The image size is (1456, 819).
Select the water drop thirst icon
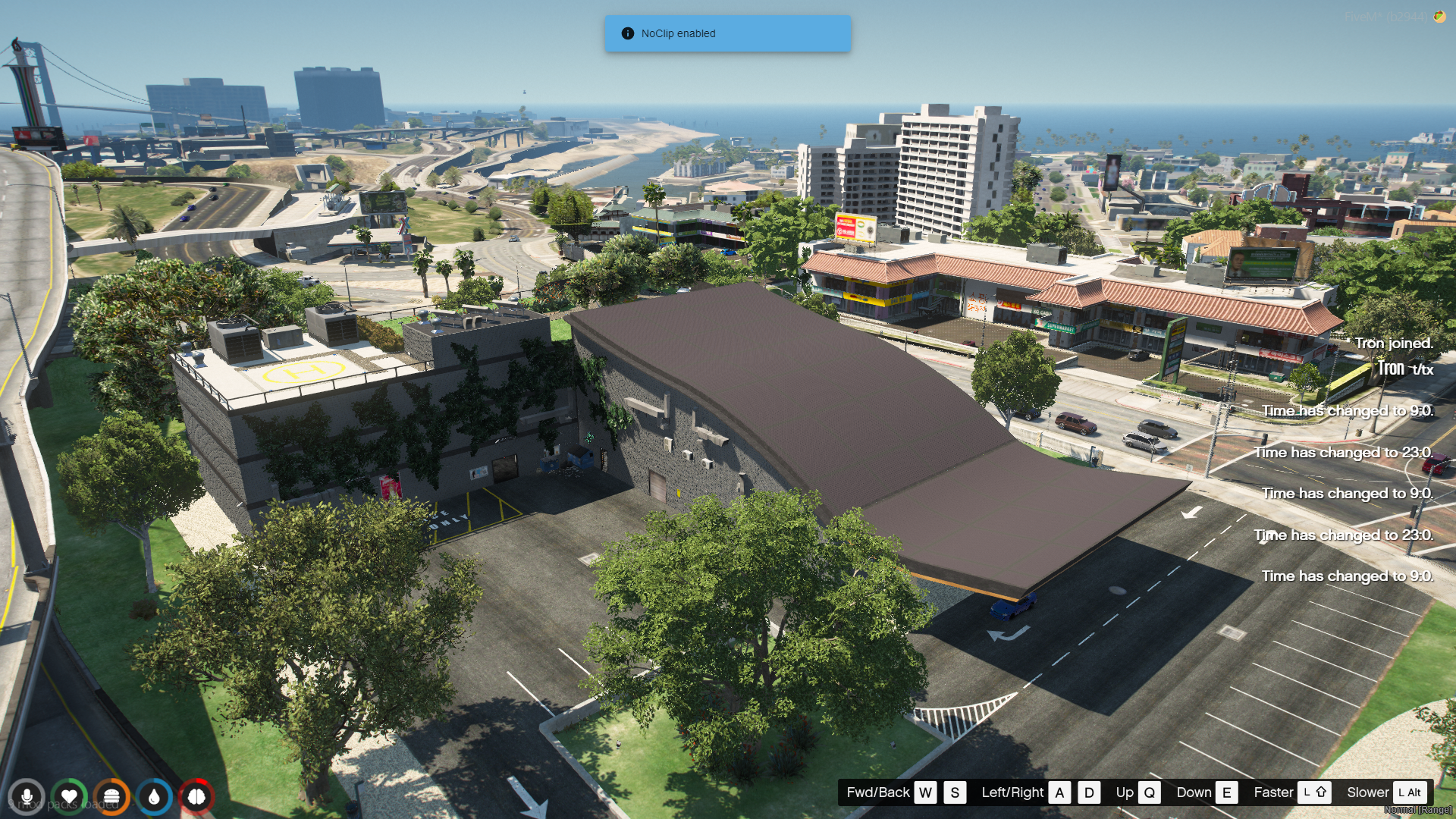tap(154, 797)
